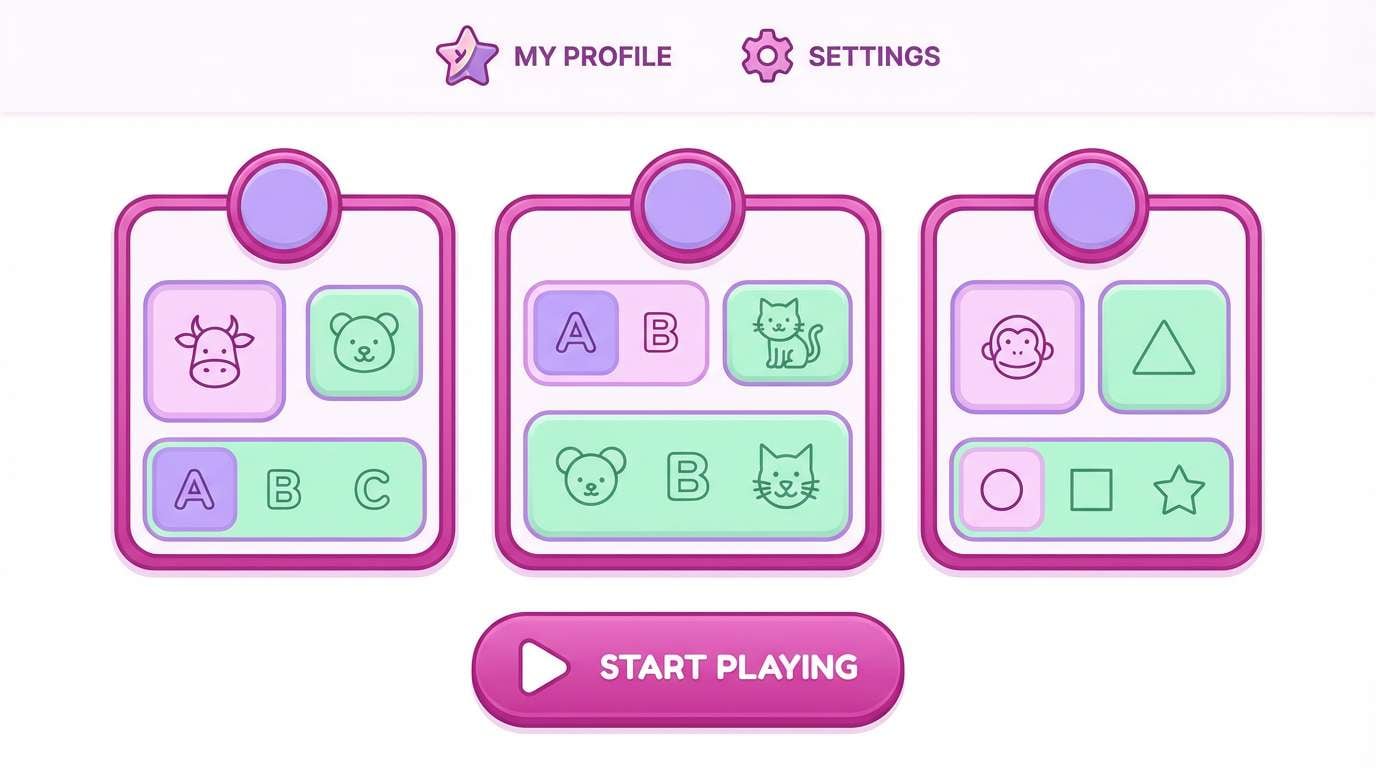Select the star shape on the third card
The height and width of the screenshot is (768, 1376).
(x=1178, y=488)
